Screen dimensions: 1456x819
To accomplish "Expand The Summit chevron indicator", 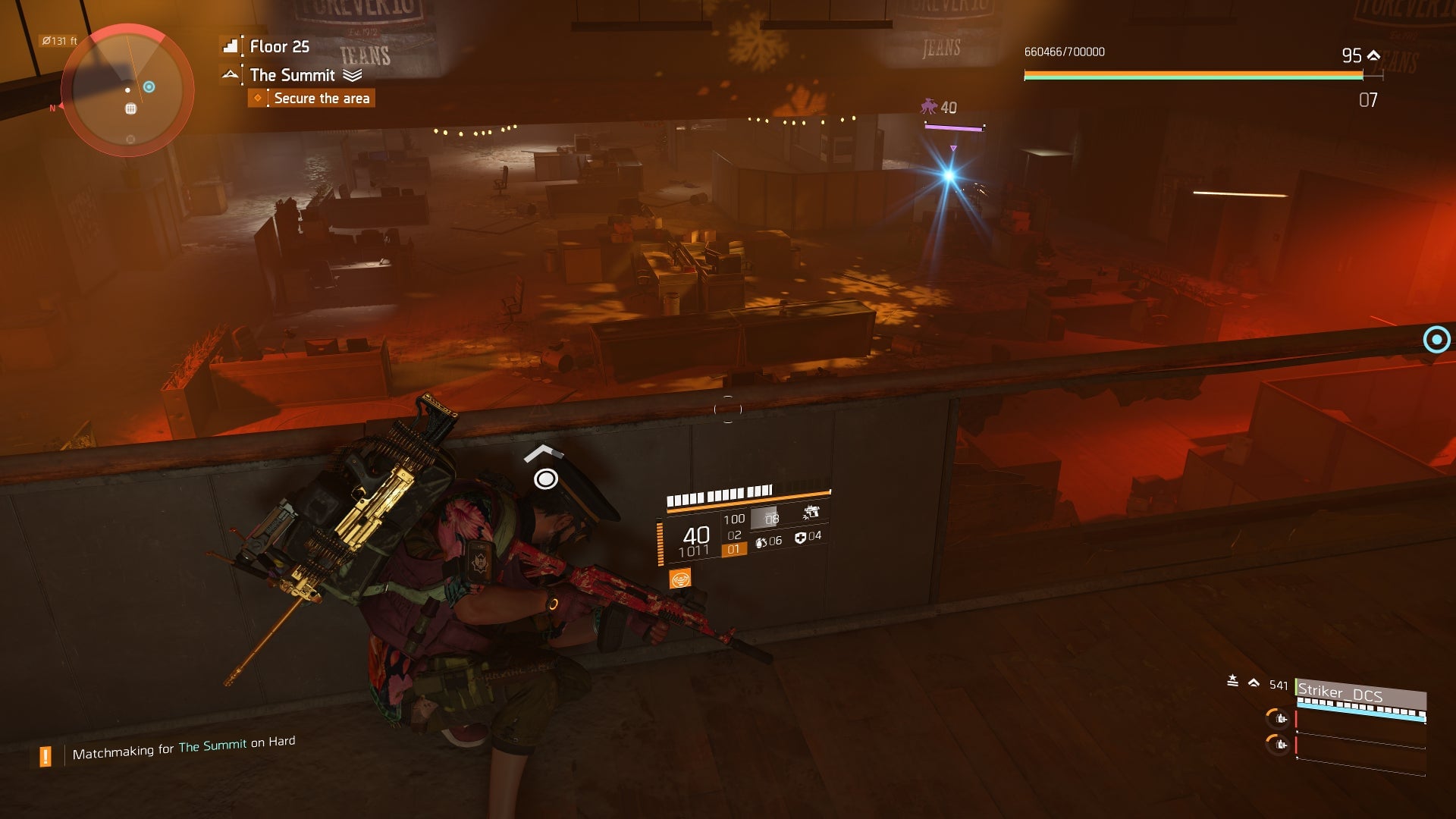I will pos(351,76).
